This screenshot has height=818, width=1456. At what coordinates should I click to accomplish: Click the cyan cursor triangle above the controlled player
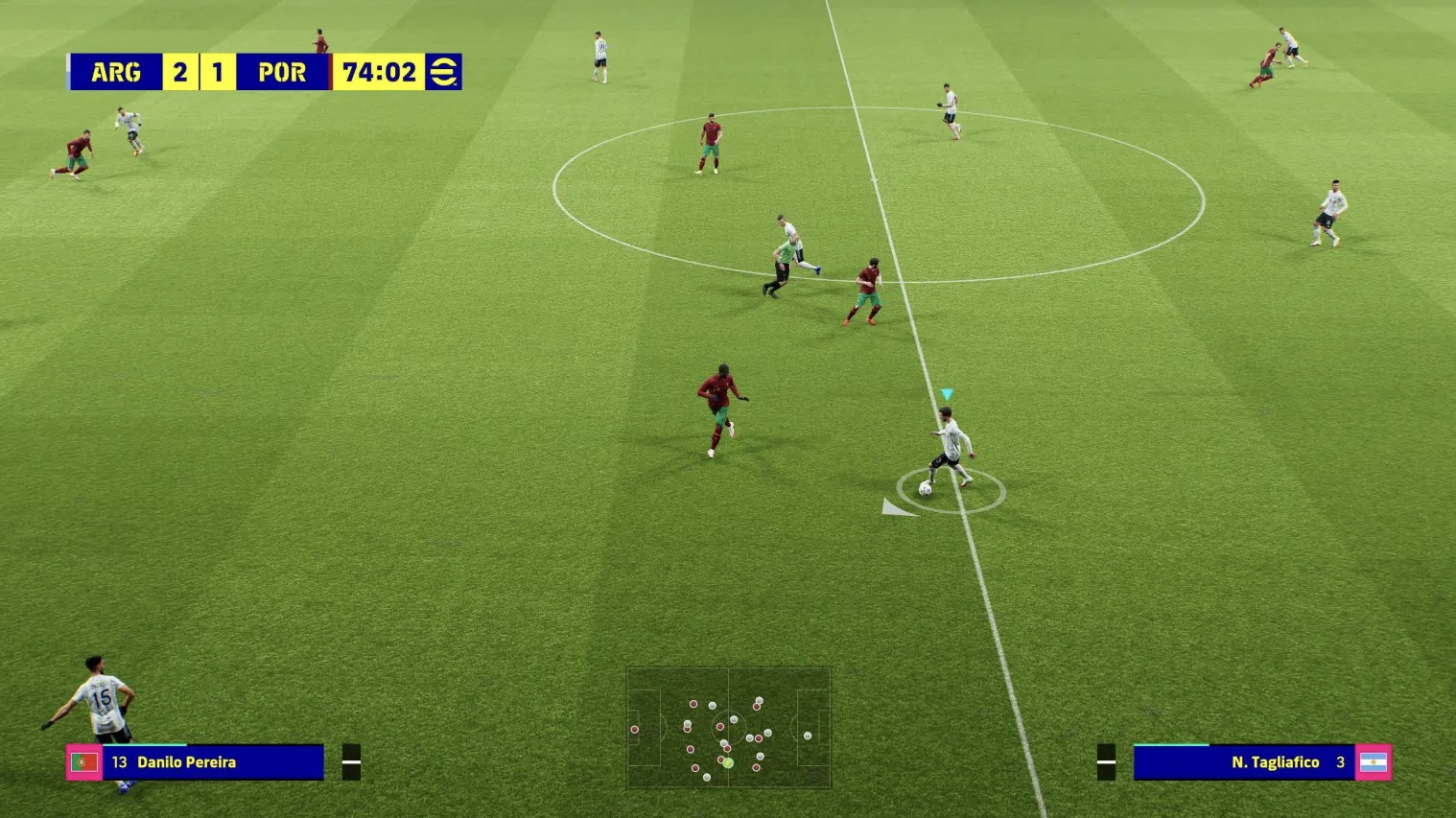click(946, 393)
